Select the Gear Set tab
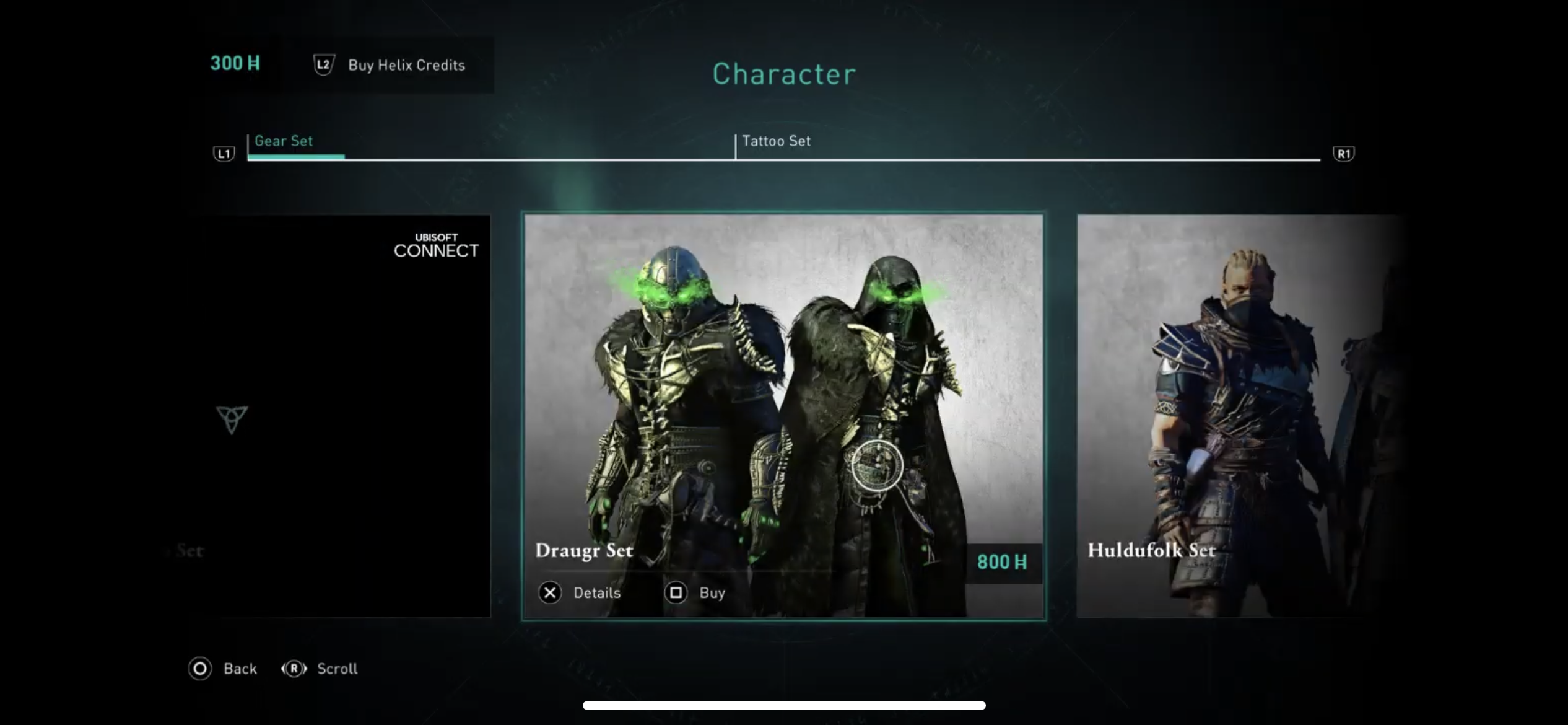The image size is (1568, 725). 284,141
